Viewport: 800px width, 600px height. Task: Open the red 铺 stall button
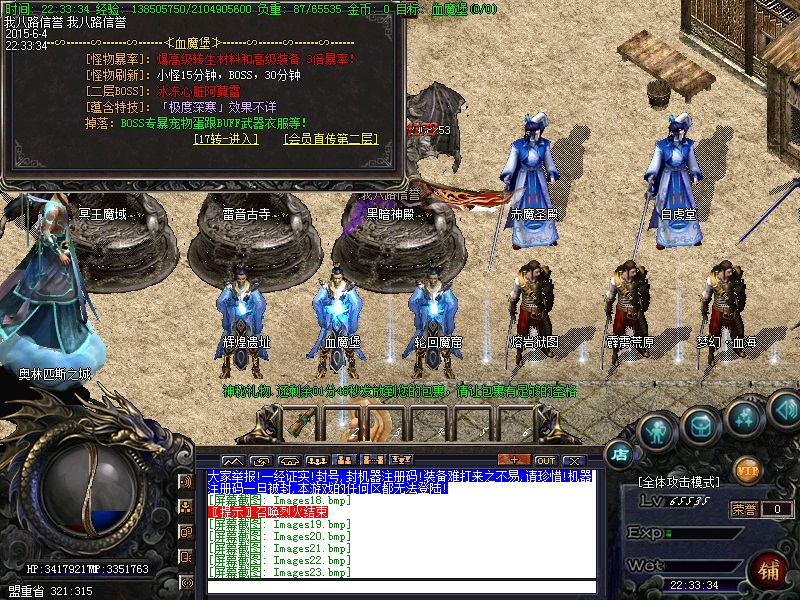pyautogui.click(x=771, y=572)
